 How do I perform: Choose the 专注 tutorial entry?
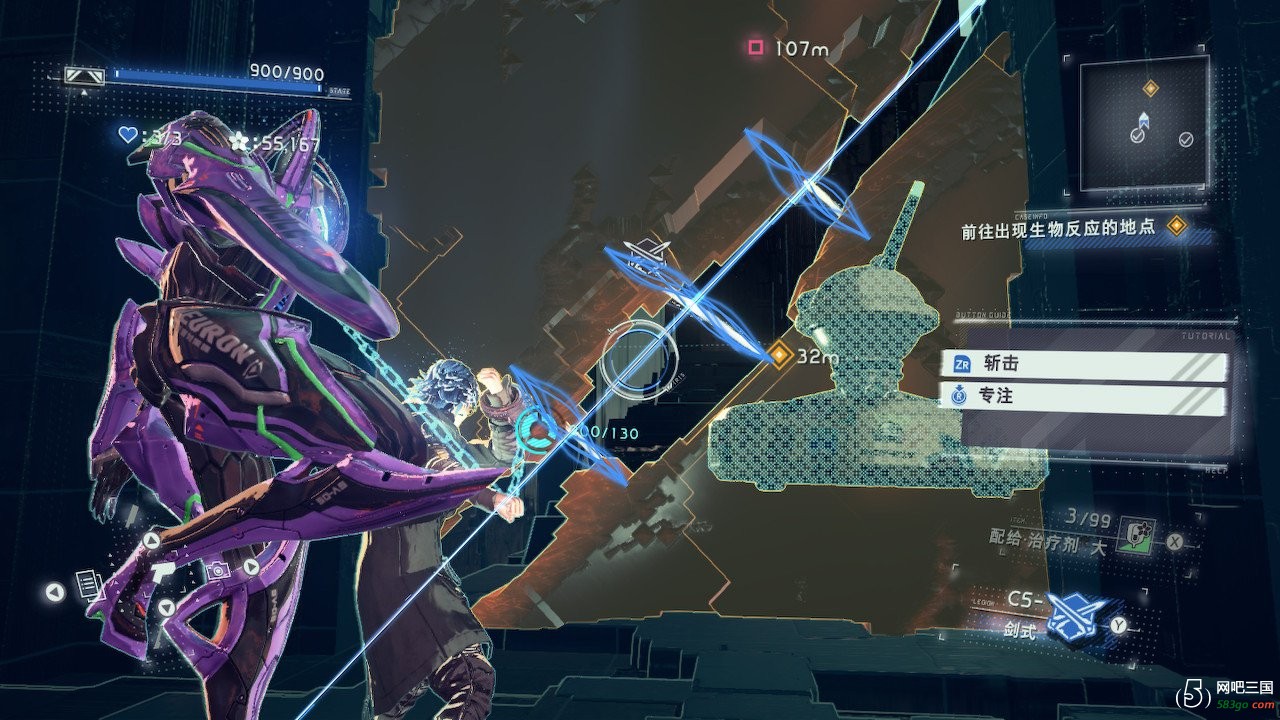(x=1084, y=397)
